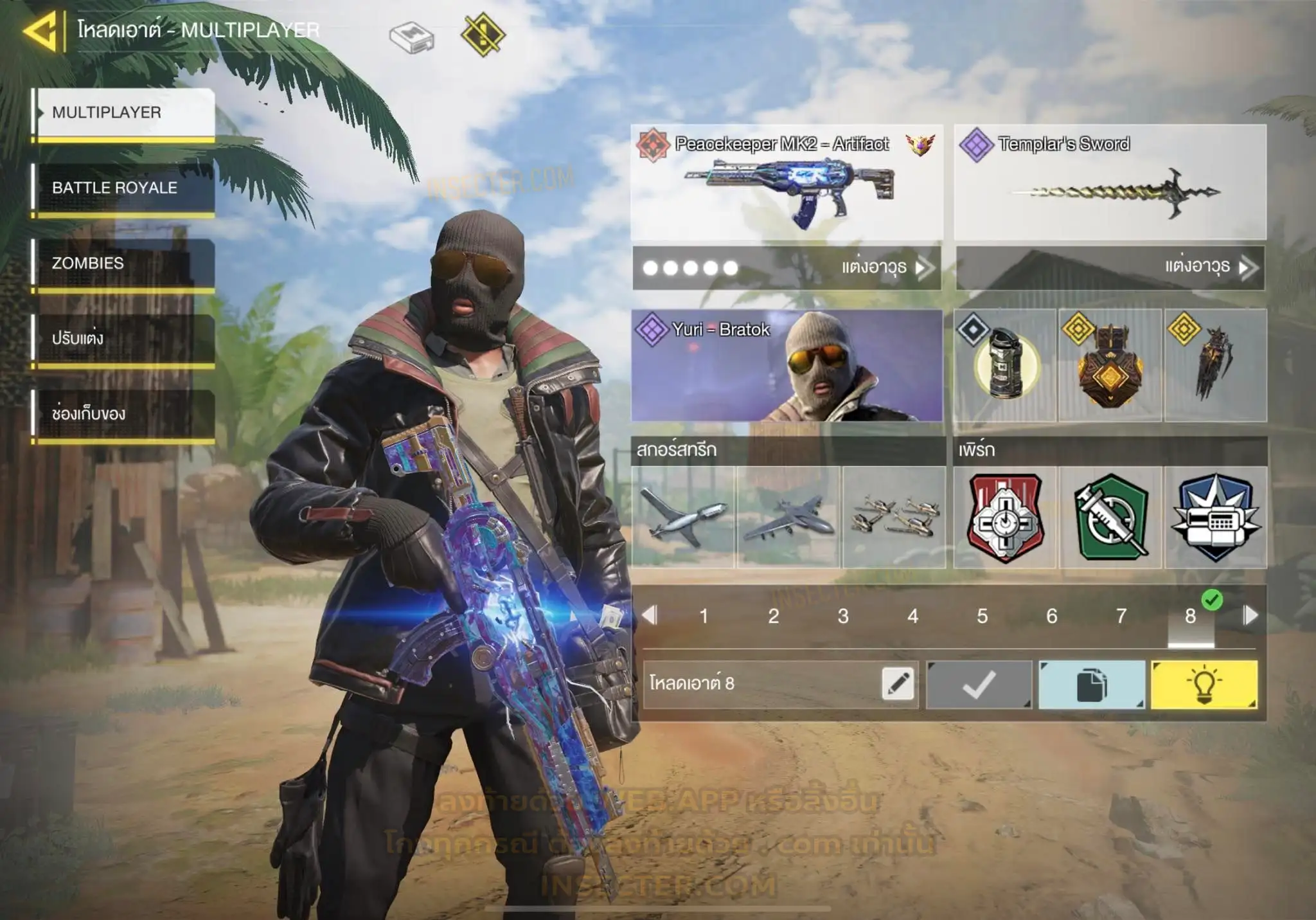The image size is (1316, 920).
Task: Select the MULTIPLAYER loadout tab
Action: pyautogui.click(x=123, y=113)
